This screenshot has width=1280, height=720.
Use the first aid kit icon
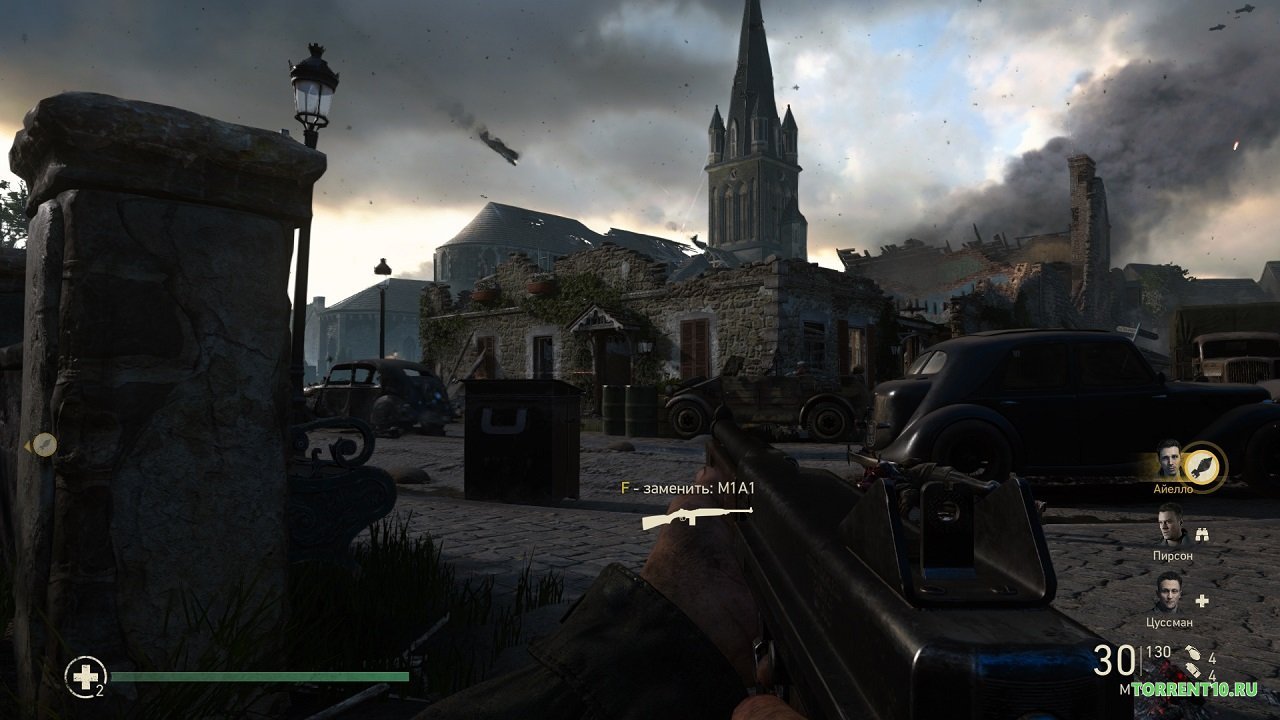click(x=85, y=677)
